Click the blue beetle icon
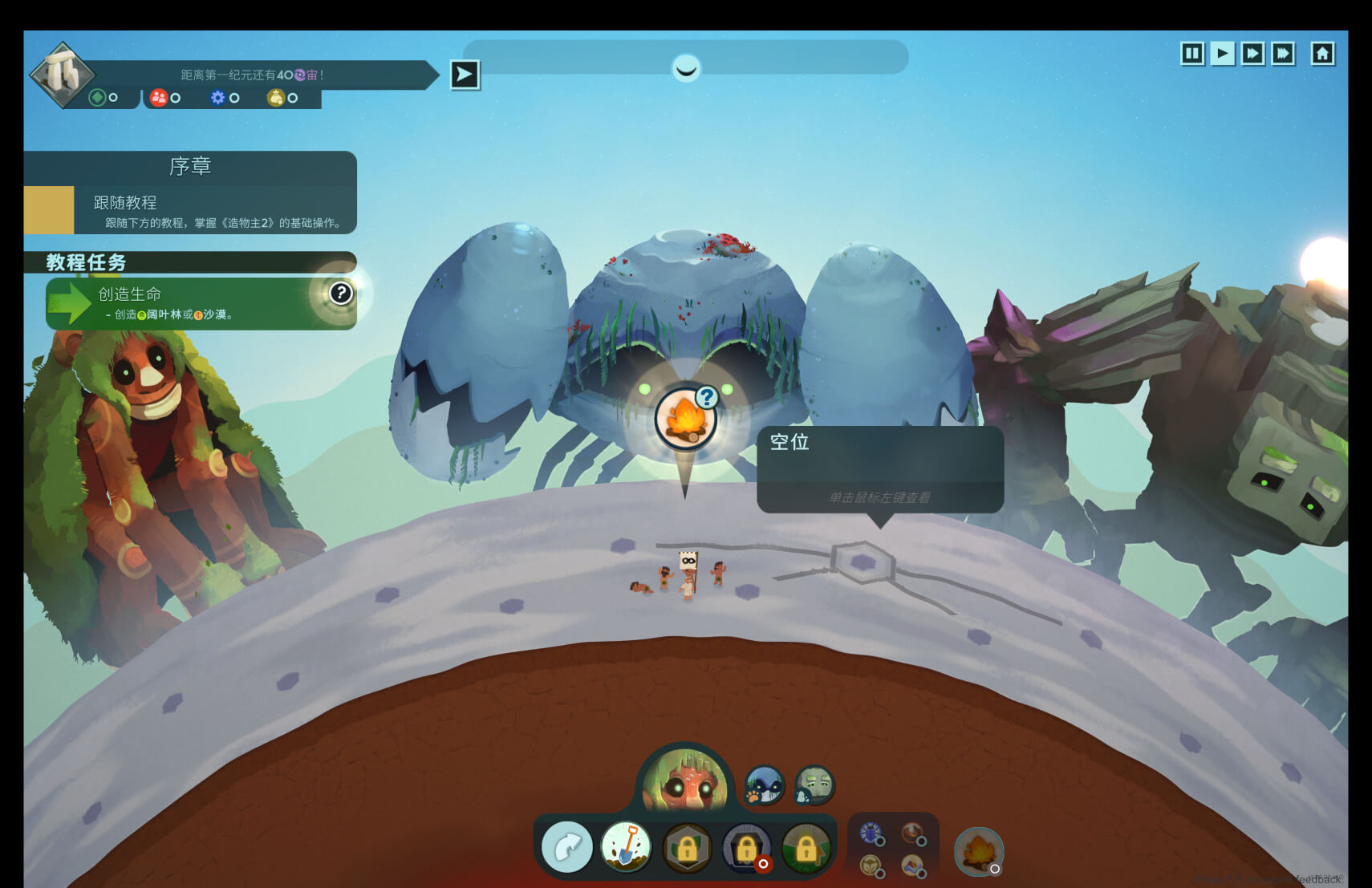1372x888 pixels. pyautogui.click(x=871, y=833)
